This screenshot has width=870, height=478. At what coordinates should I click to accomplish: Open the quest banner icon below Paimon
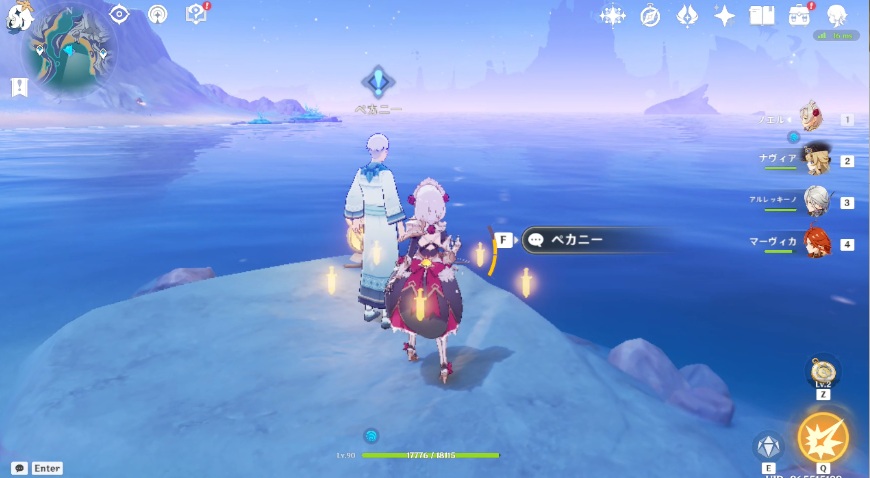click(x=18, y=87)
